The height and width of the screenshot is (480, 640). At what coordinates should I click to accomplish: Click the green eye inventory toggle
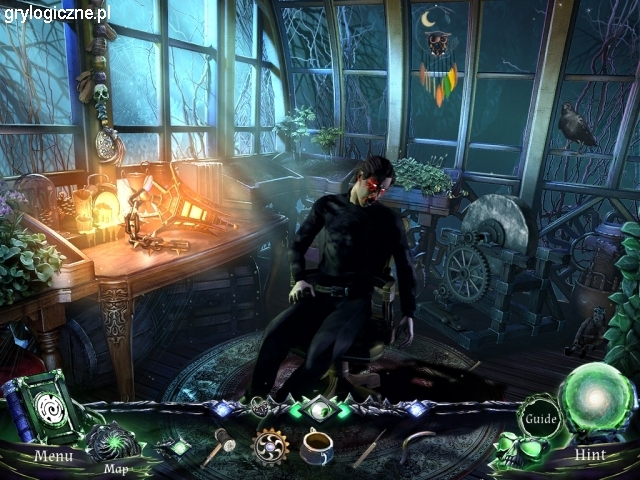(x=319, y=409)
